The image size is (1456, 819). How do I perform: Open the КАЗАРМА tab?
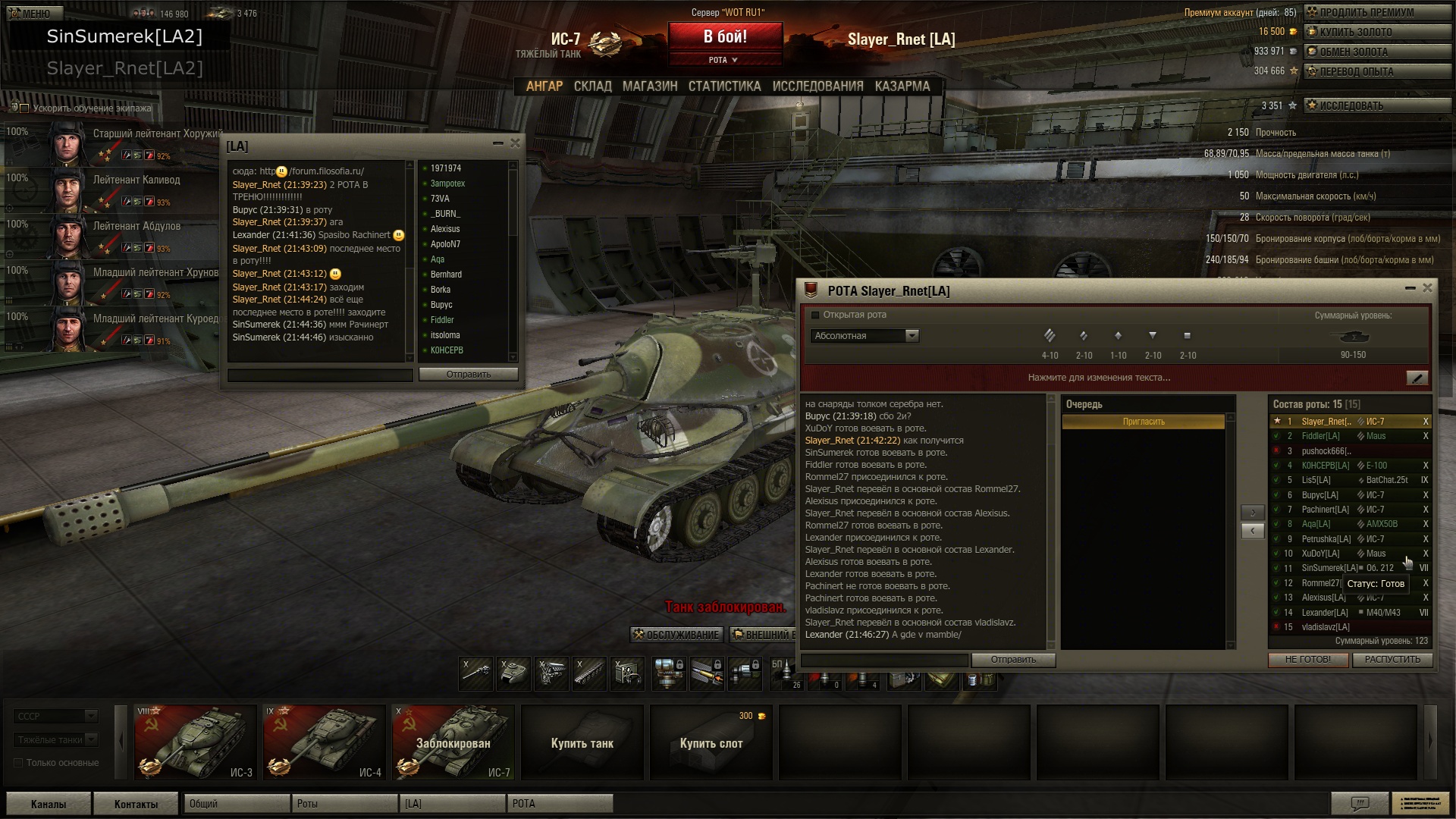click(902, 86)
